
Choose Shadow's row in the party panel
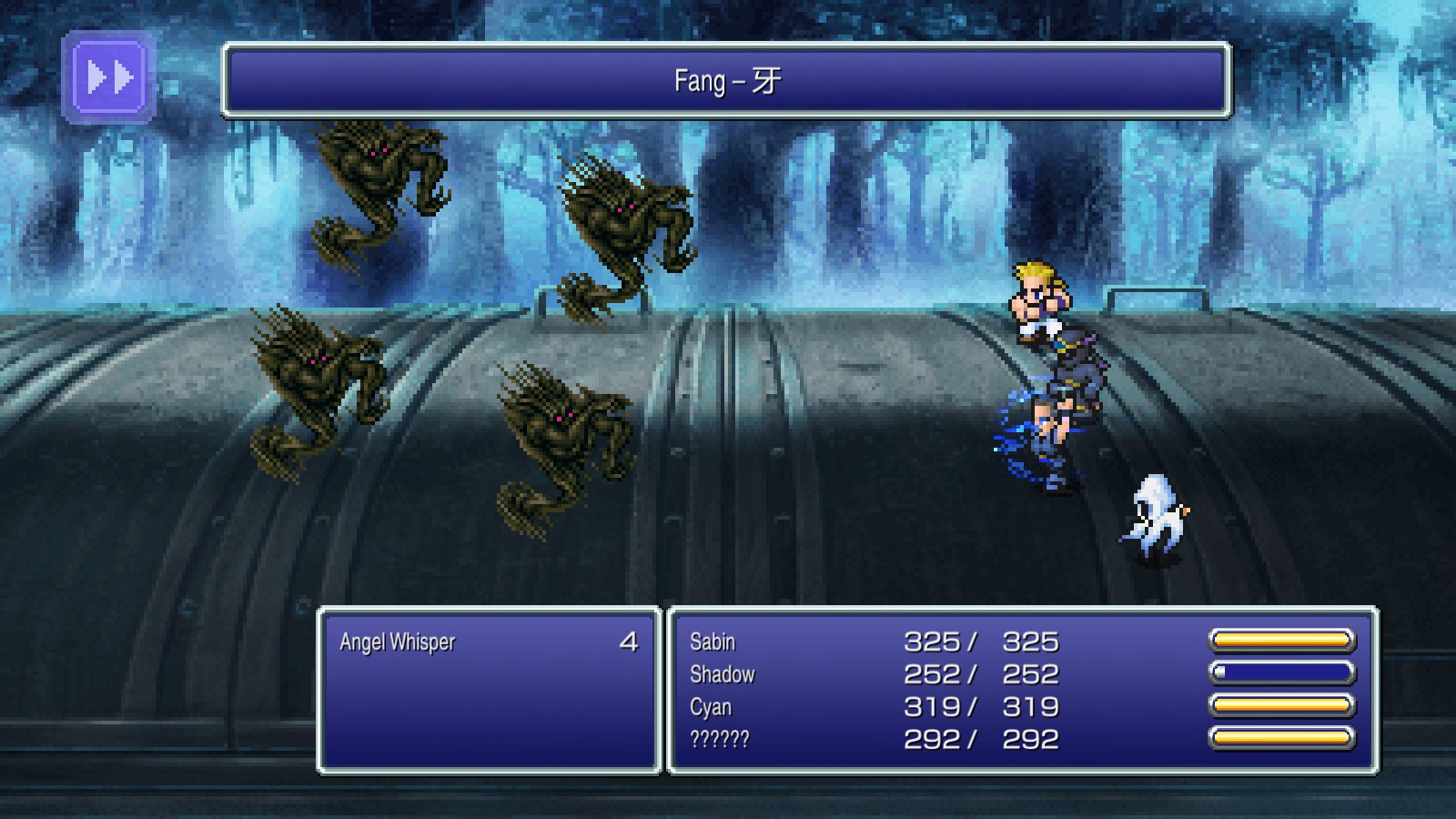[x=723, y=675]
